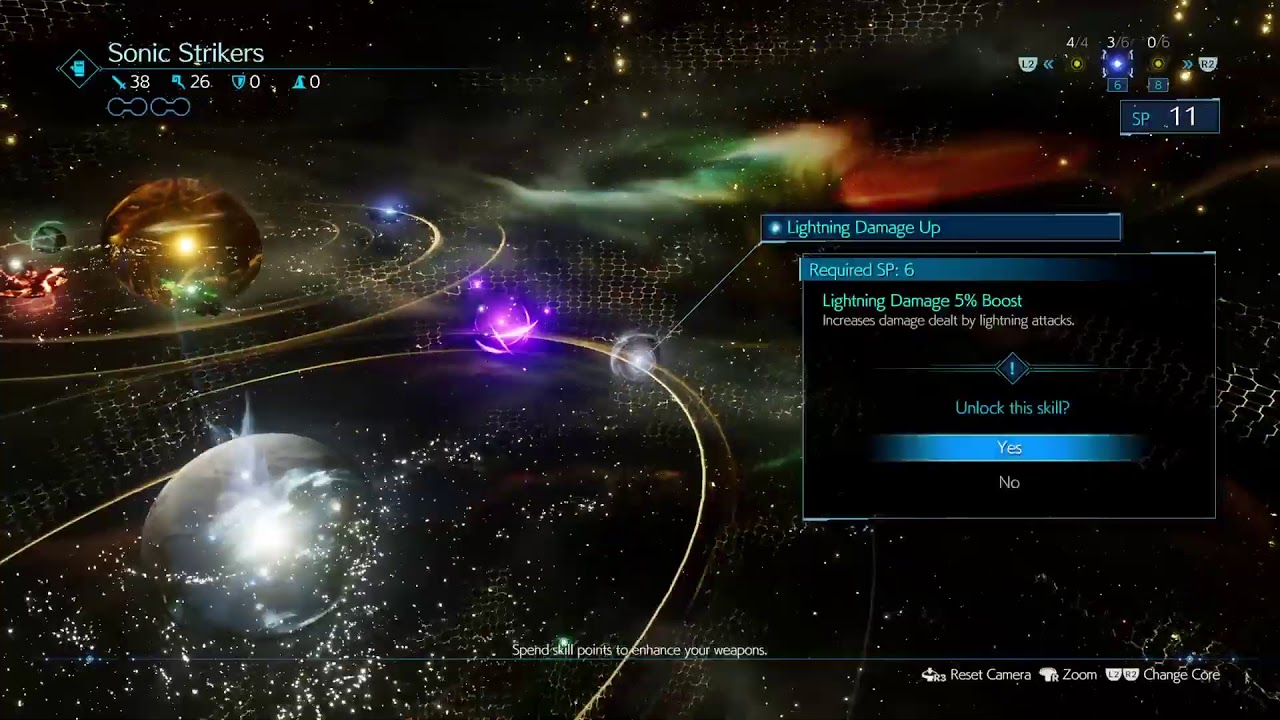The image size is (1280, 720).
Task: Confirm unlocking the skill with Yes
Action: [x=1009, y=448]
